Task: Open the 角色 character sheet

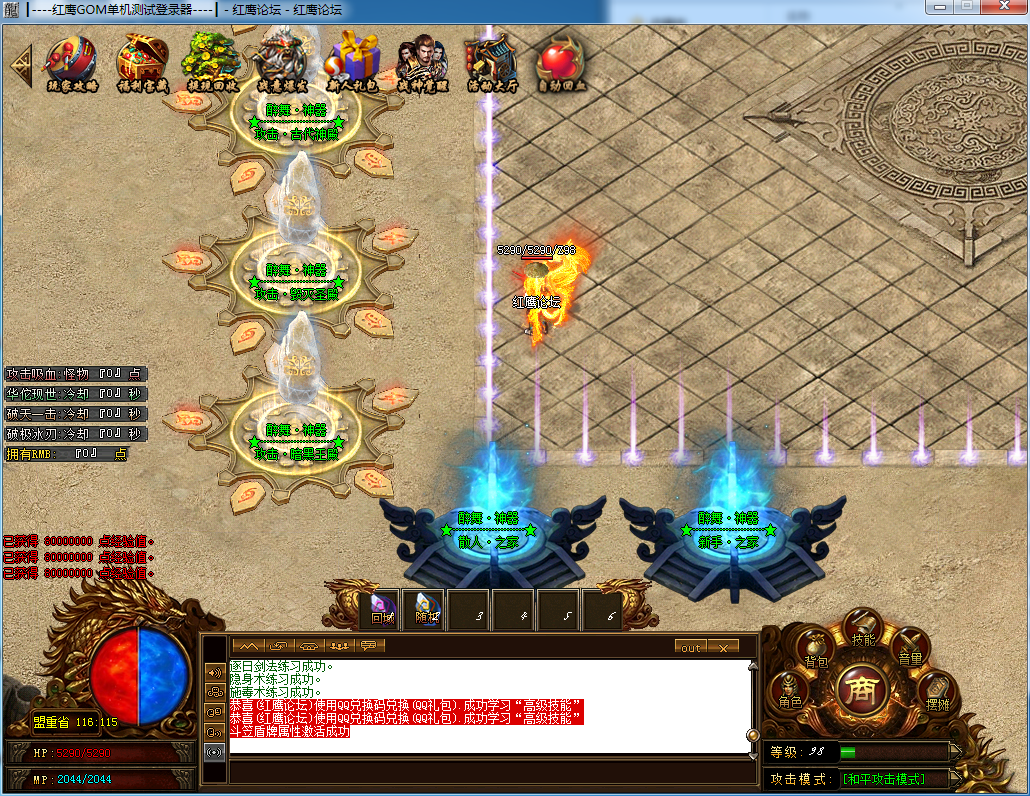Action: tap(790, 693)
